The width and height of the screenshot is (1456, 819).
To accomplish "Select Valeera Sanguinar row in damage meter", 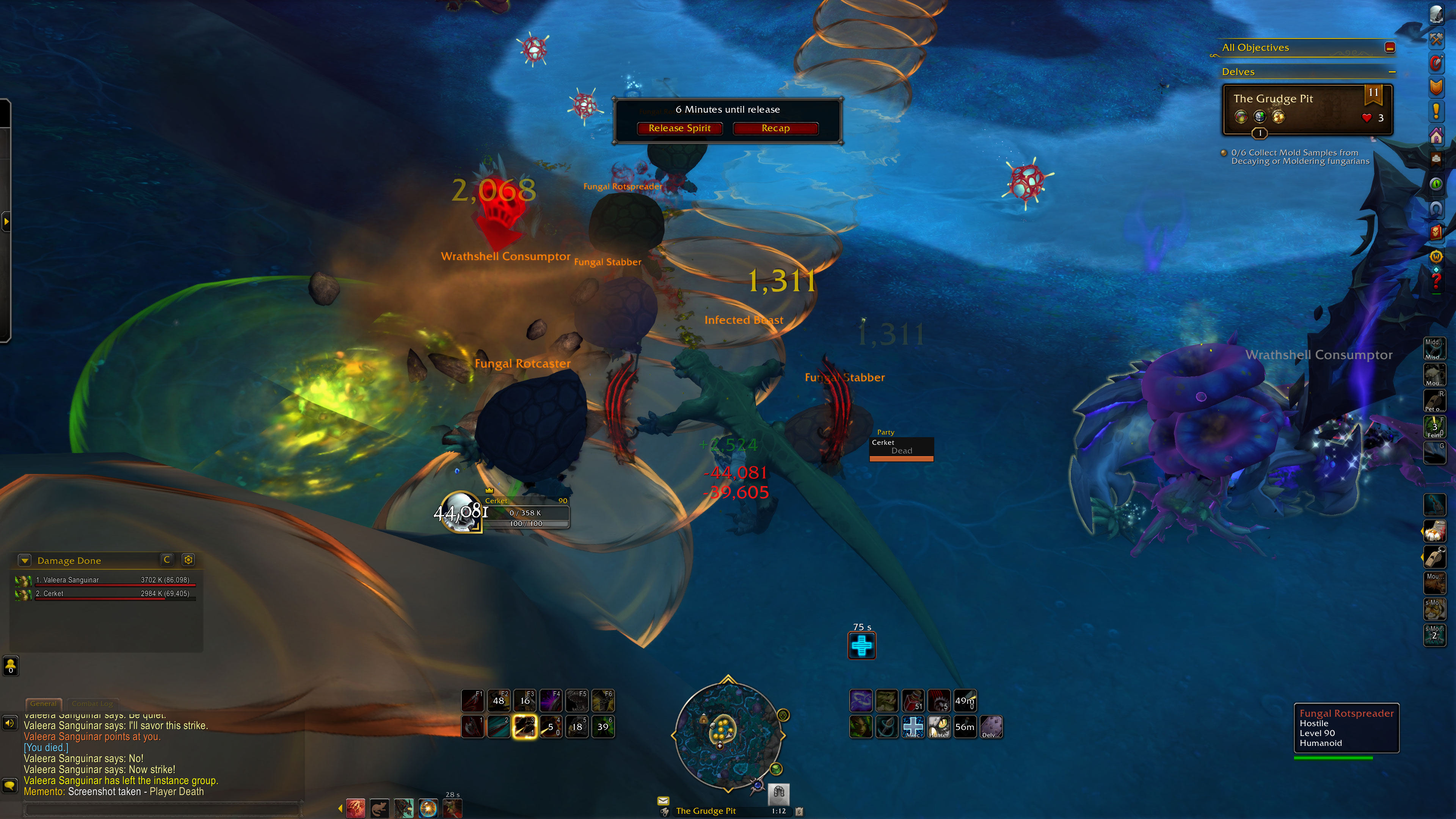I will click(105, 580).
